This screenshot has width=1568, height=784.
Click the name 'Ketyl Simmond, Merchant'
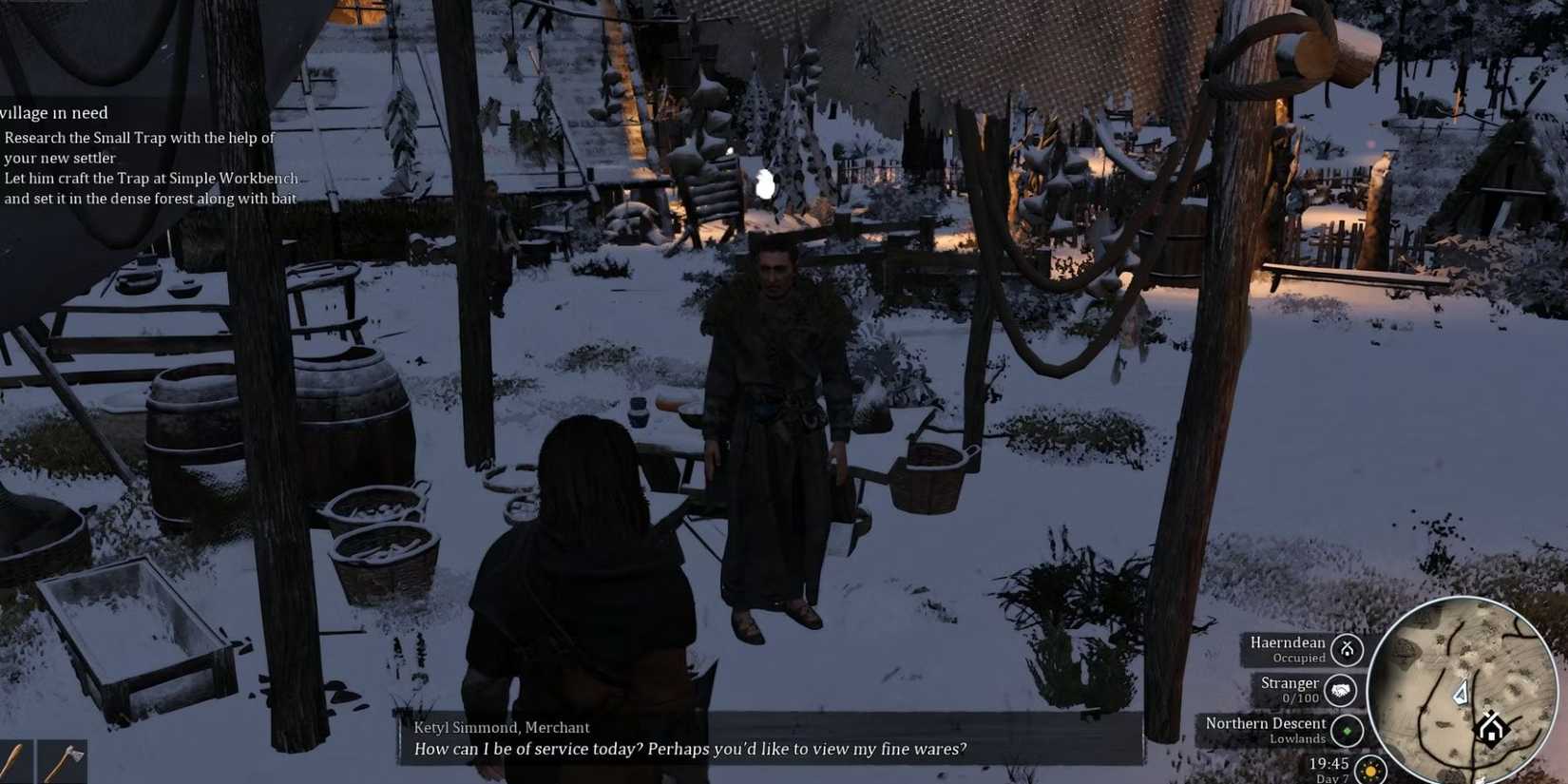click(501, 727)
